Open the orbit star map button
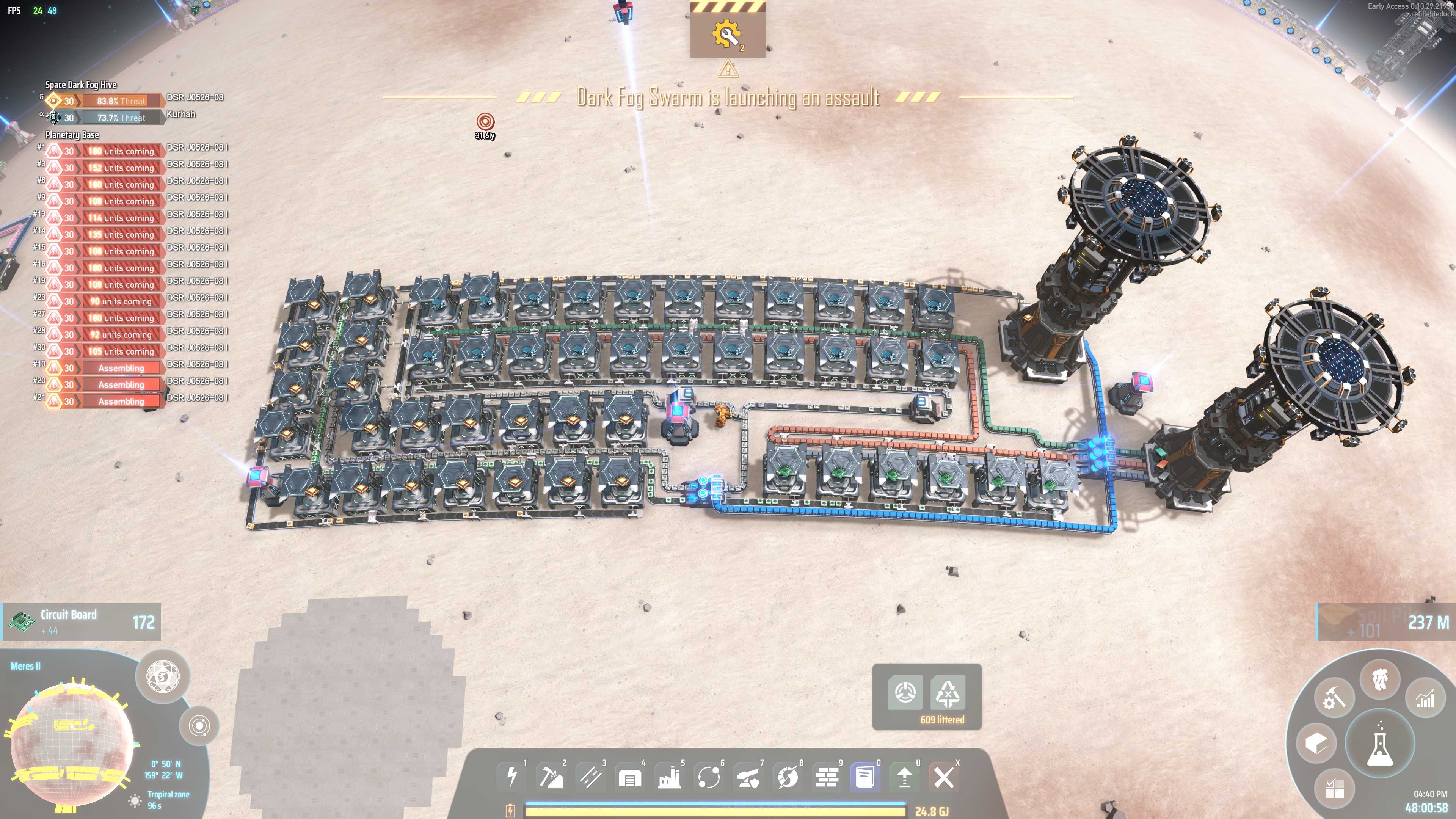Image resolution: width=1456 pixels, height=819 pixels. 199,725
